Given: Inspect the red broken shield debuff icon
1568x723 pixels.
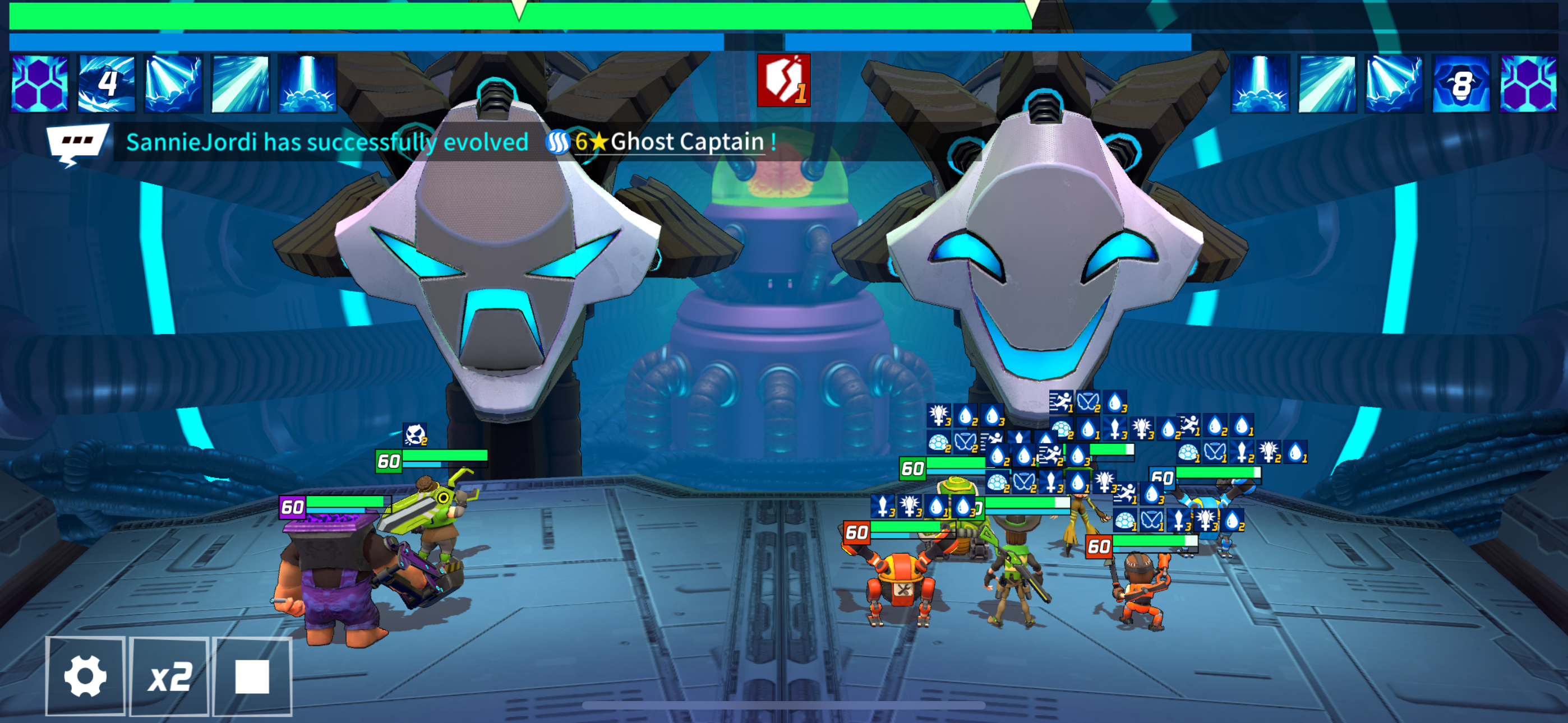Looking at the screenshot, I should click(x=783, y=80).
